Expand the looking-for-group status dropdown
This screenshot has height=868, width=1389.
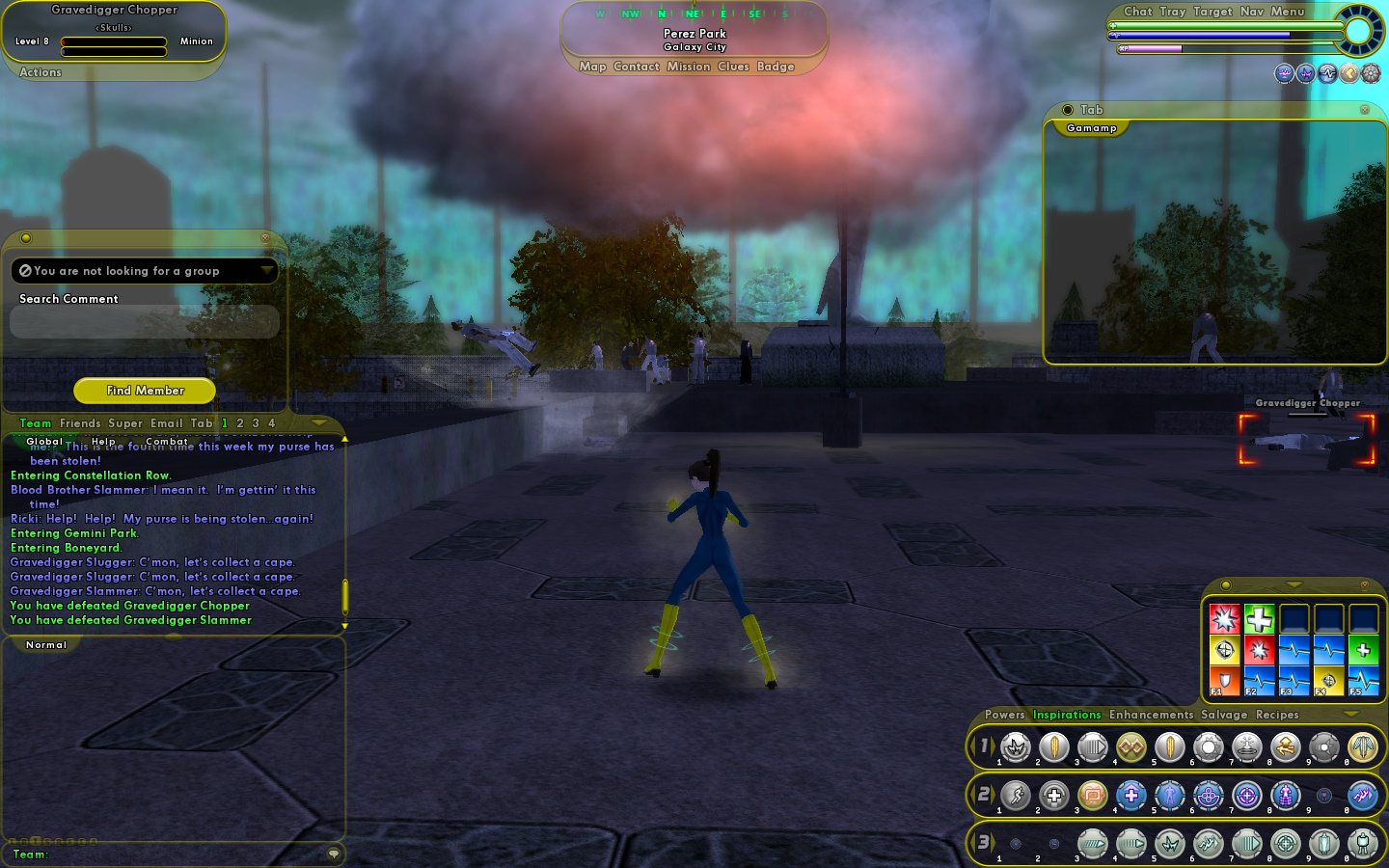(266, 271)
